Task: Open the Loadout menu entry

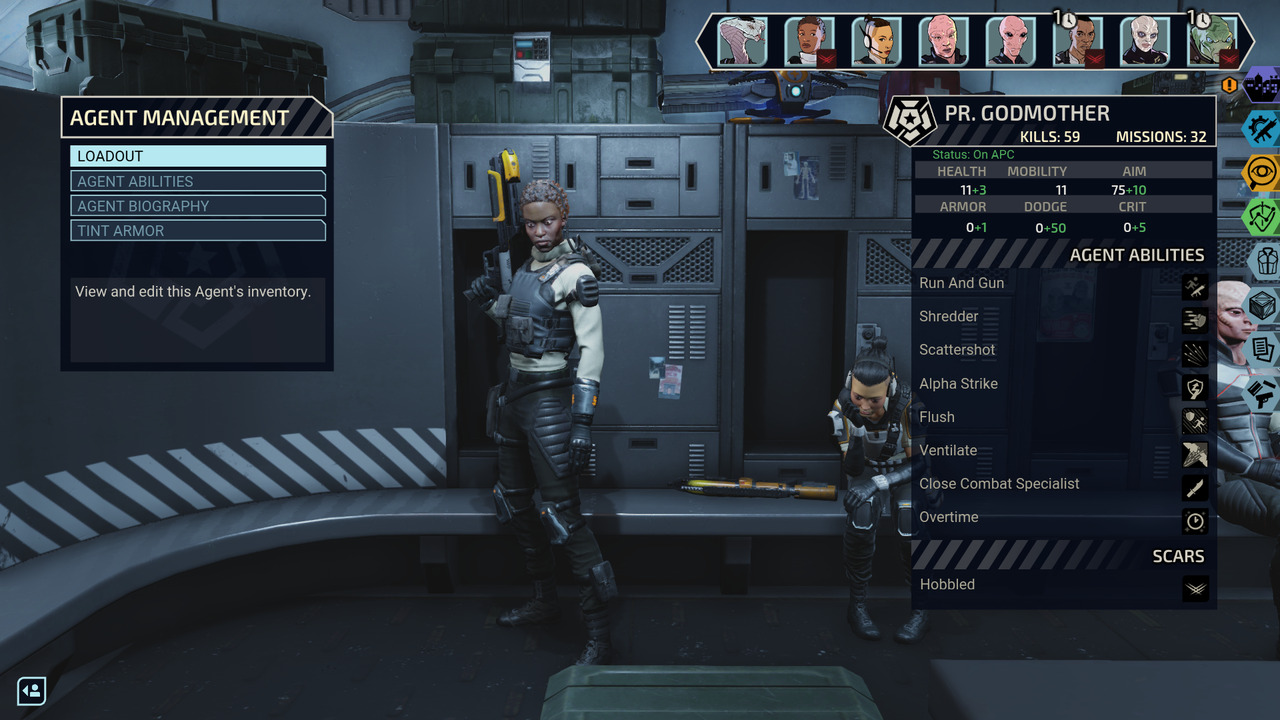Action: [198, 156]
